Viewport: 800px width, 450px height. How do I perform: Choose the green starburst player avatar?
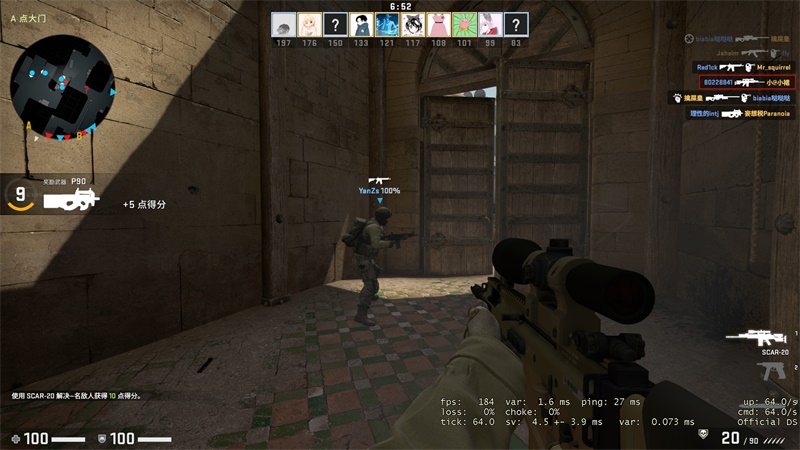[464, 25]
